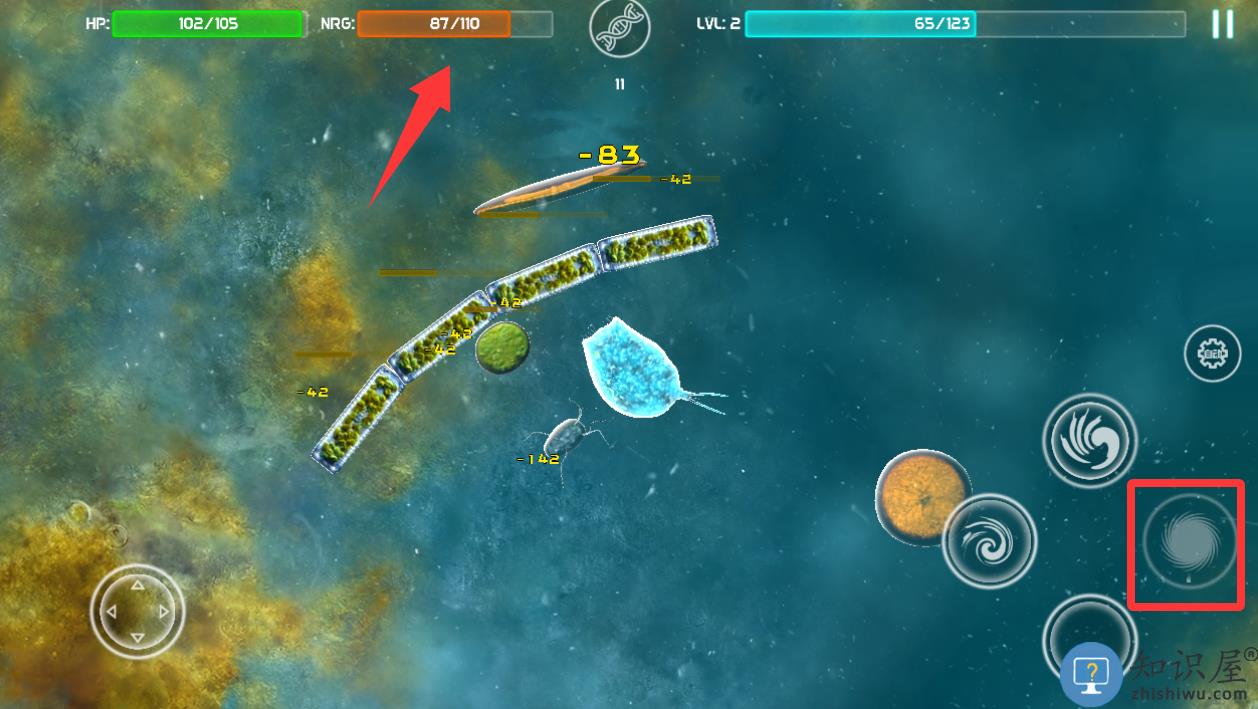Use the swirl wave ability
Screen dimensions: 1258x709
[989, 540]
